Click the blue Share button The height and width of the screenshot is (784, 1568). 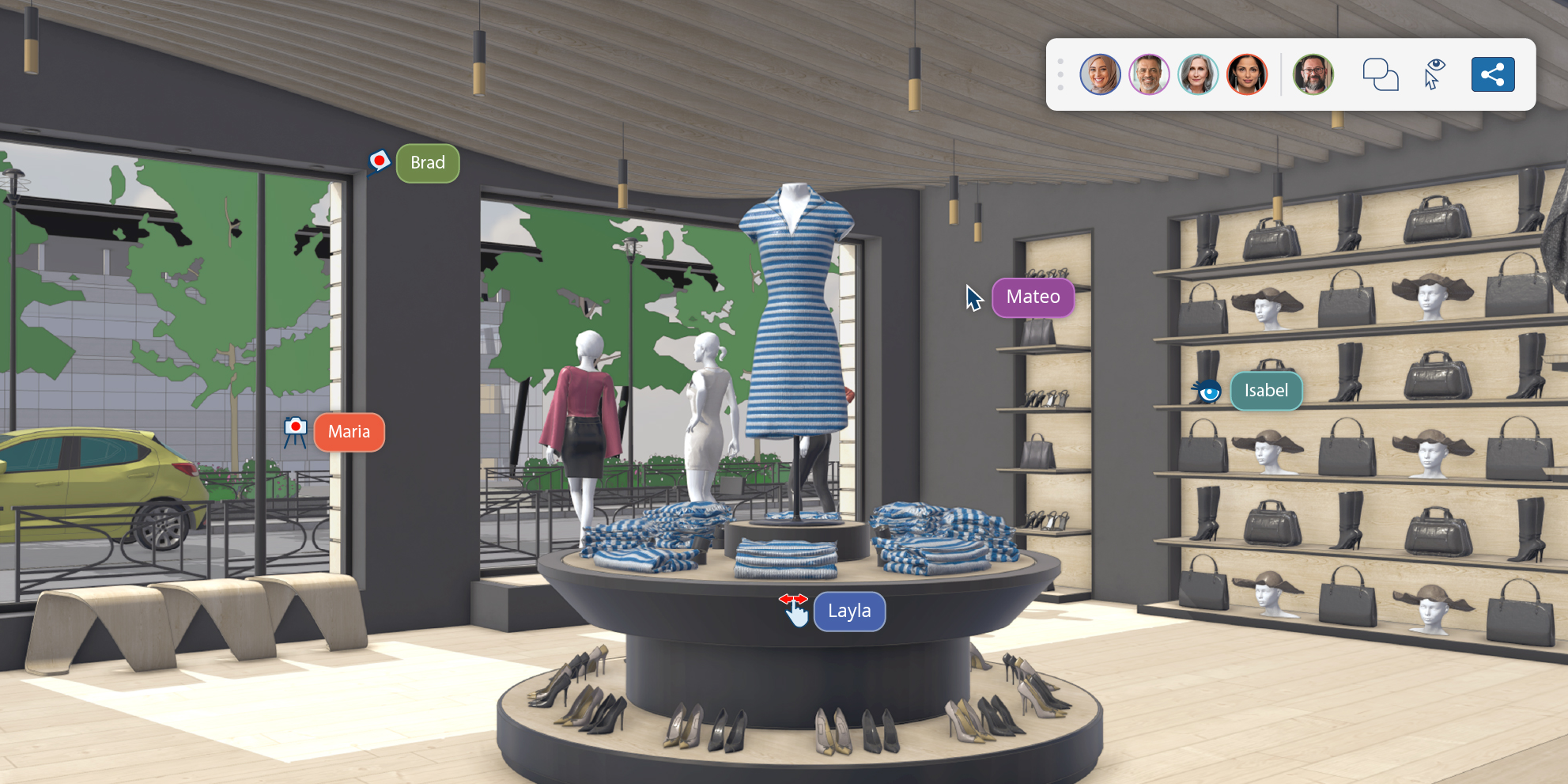(1493, 74)
